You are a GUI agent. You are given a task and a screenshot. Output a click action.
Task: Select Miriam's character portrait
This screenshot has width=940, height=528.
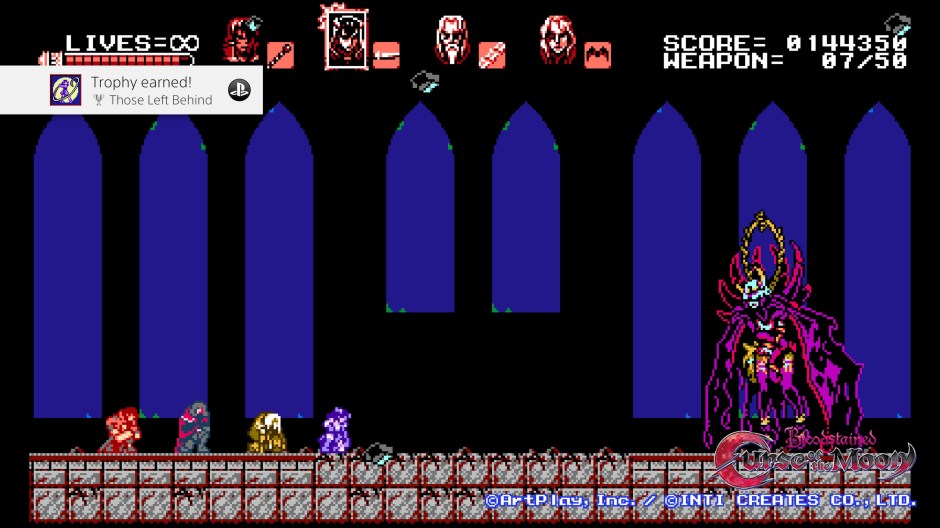pyautogui.click(x=241, y=41)
